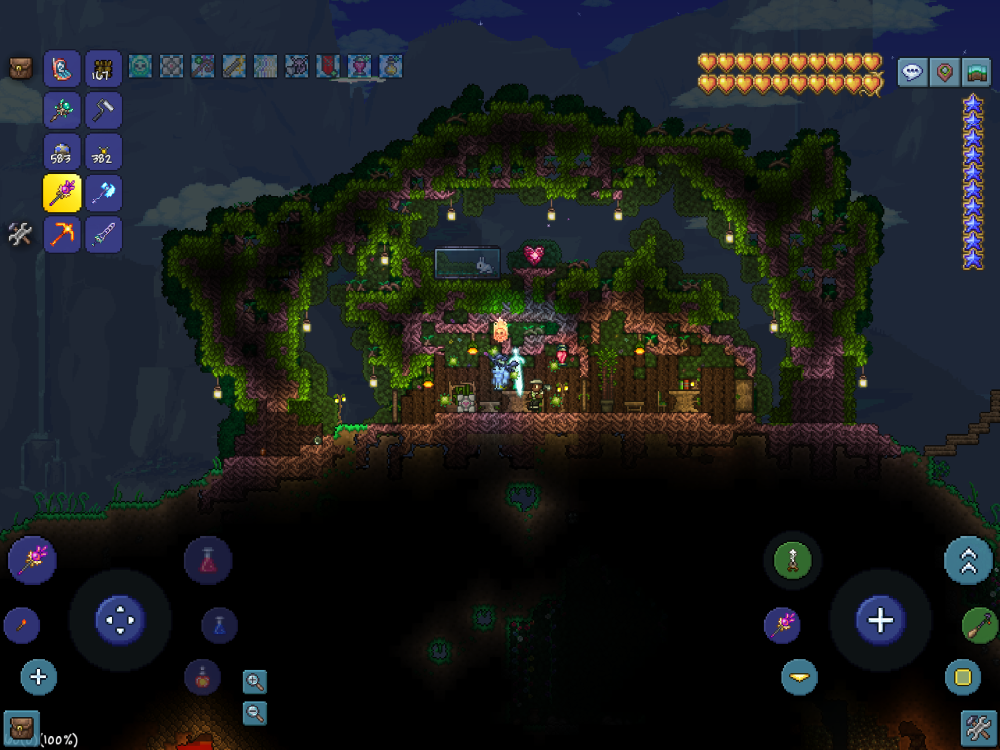
Task: Select the sword in the hotbar
Action: 103,235
